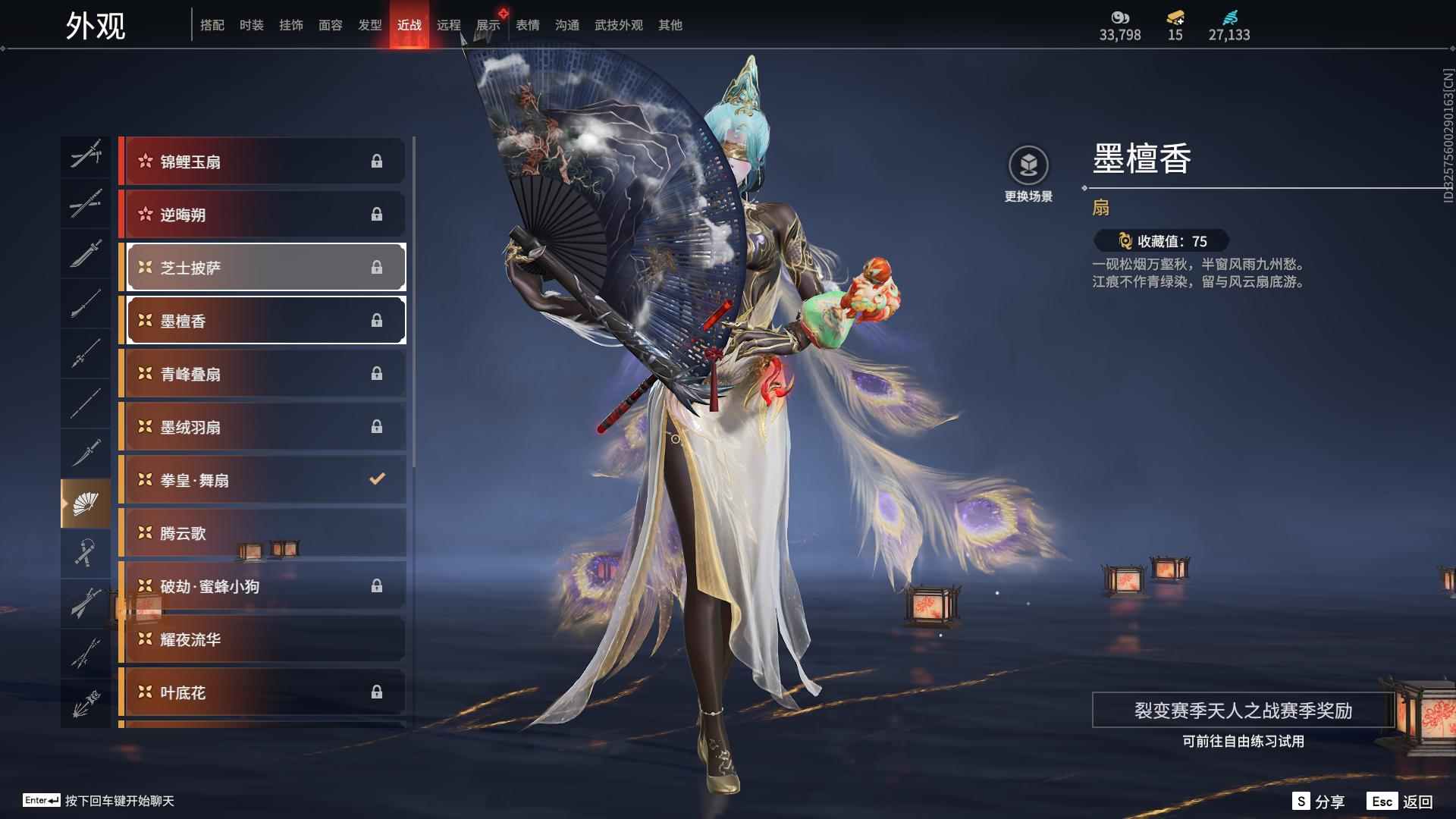This screenshot has height=819, width=1456.
Task: Select the fan weapon category icon
Action: pos(86,503)
